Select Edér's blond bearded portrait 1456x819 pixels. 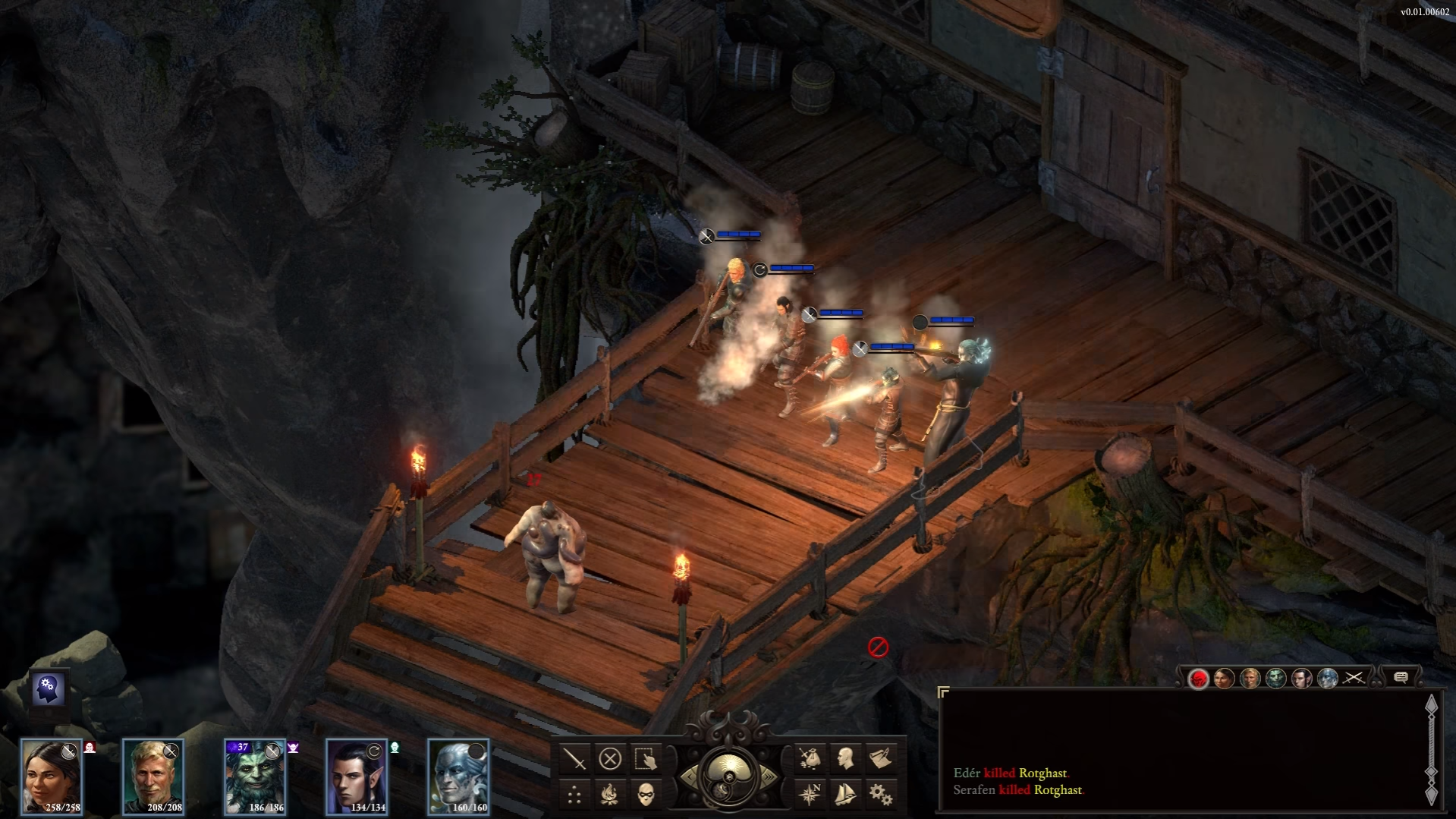[x=153, y=776]
